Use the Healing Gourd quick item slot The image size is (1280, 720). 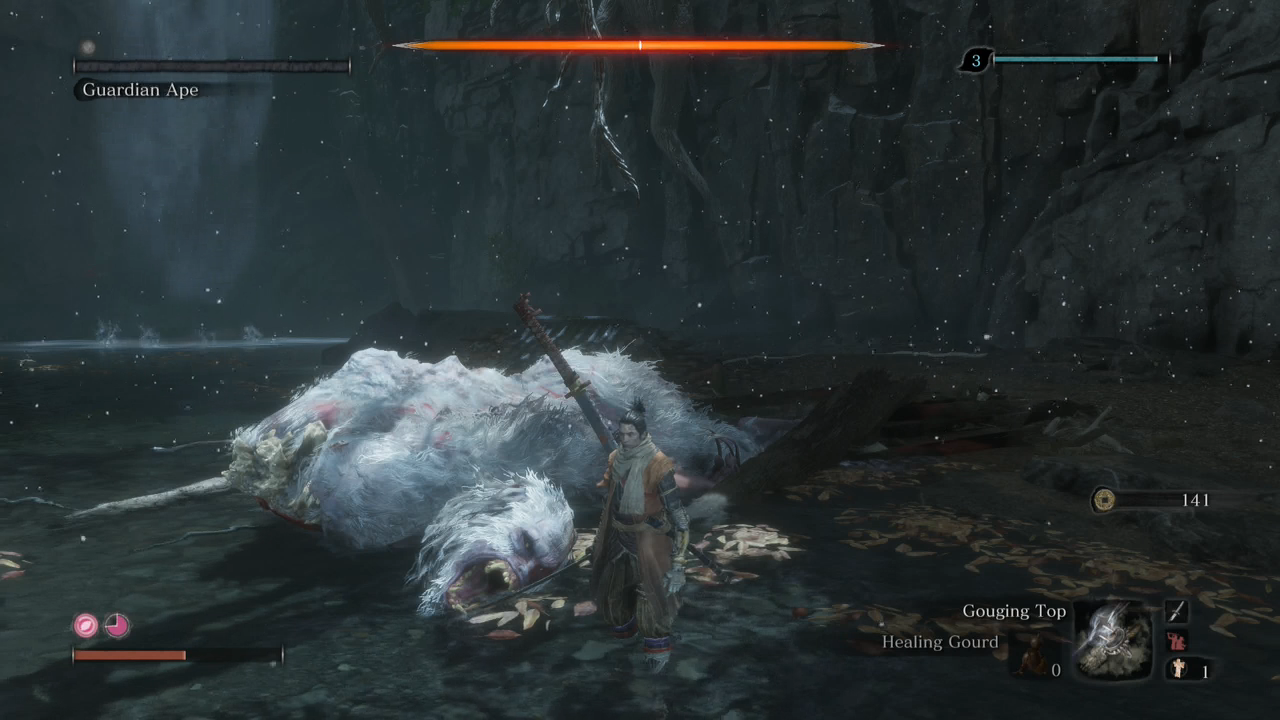coord(1032,656)
